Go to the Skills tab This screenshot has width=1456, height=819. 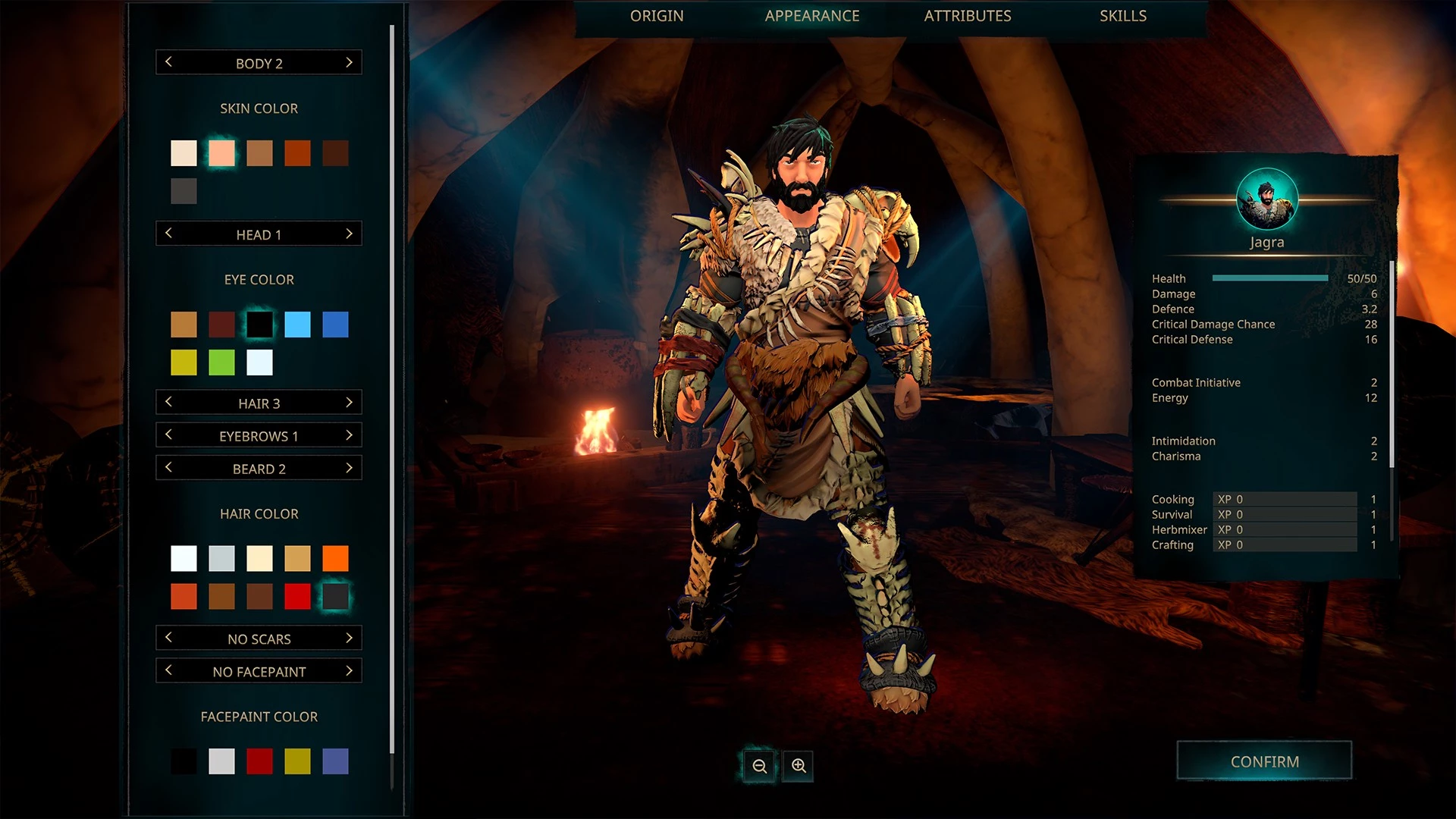[1122, 16]
